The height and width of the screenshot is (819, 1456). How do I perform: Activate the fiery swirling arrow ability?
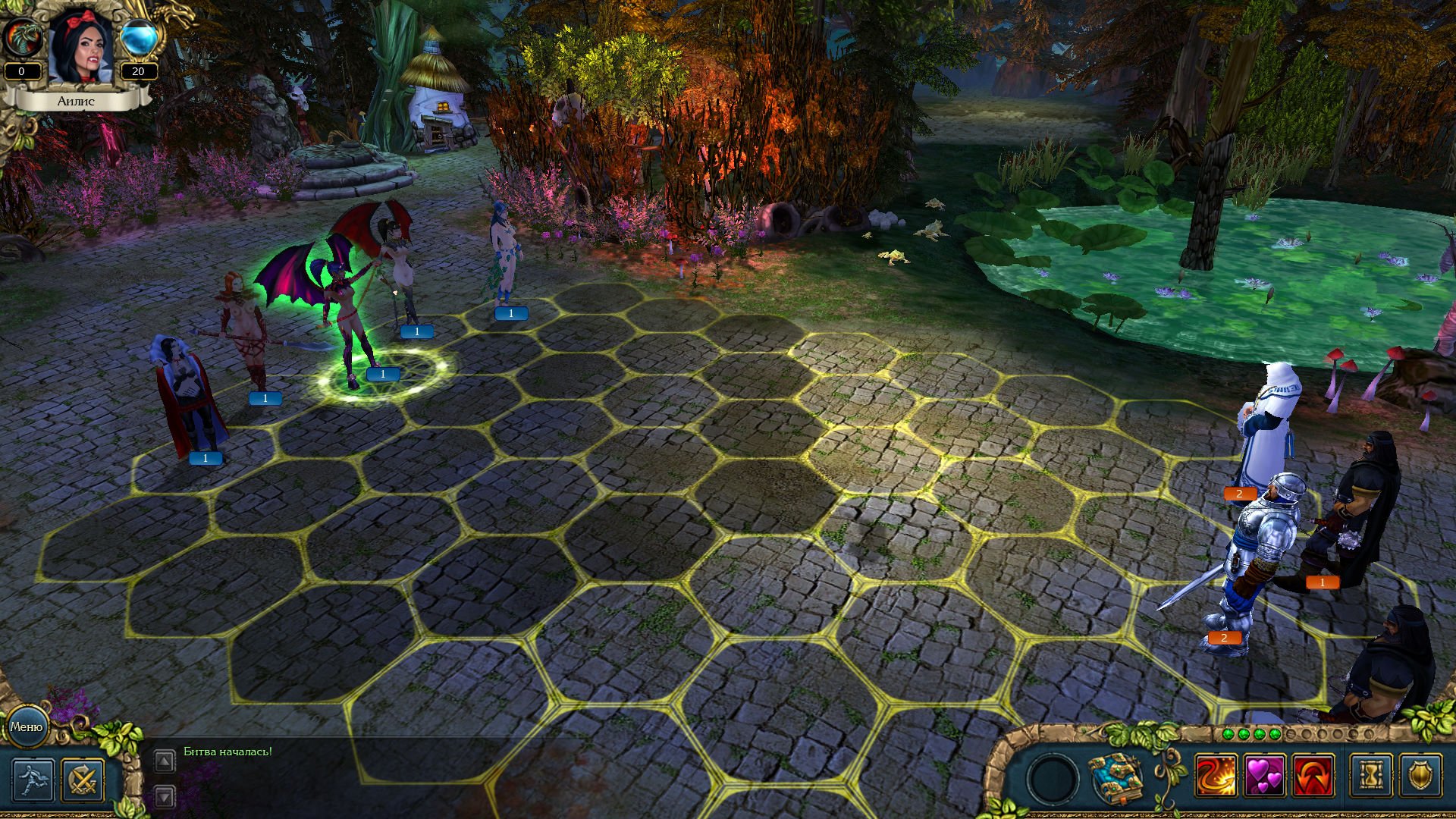click(x=1216, y=776)
